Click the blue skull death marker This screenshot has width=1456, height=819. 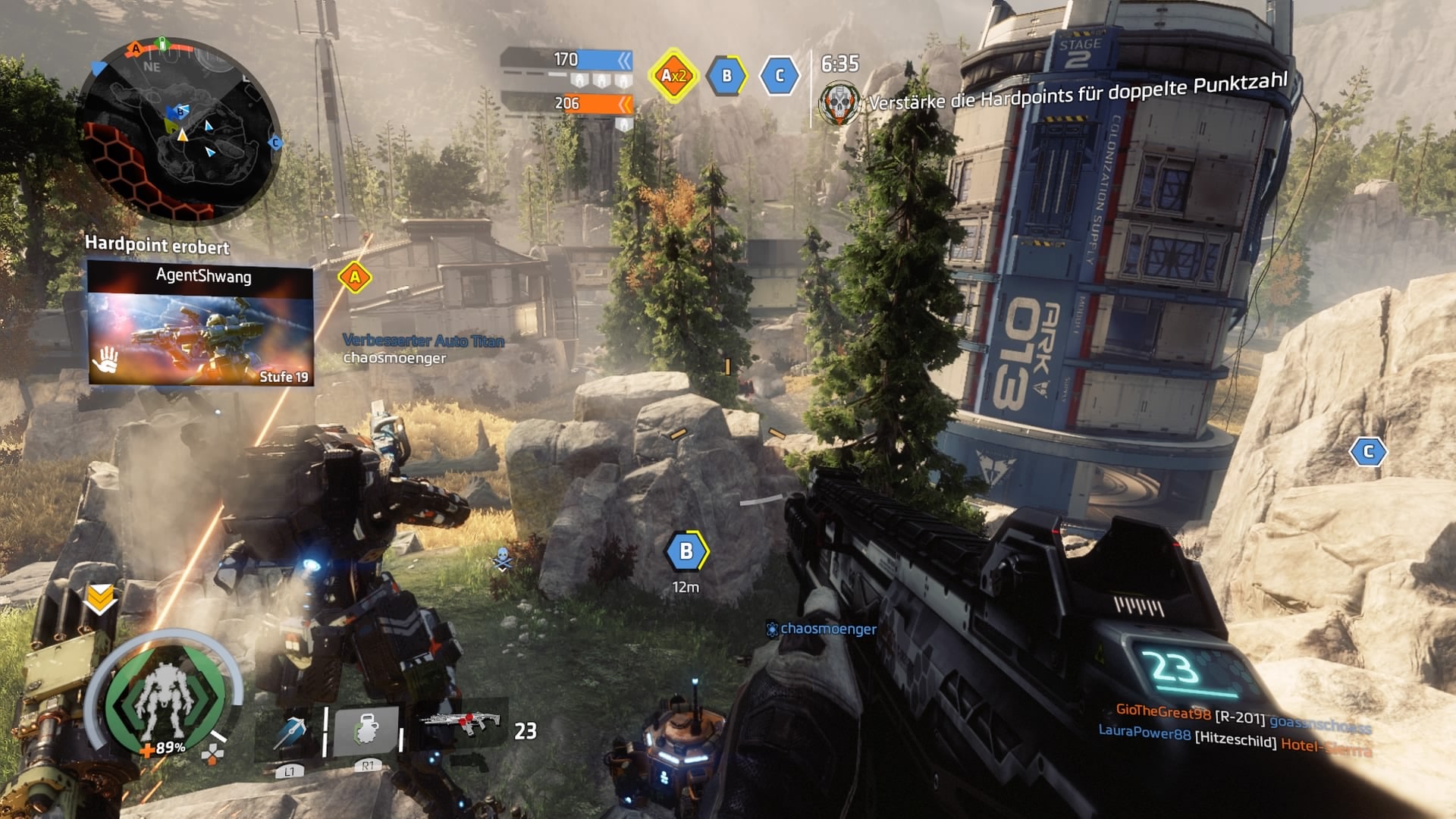click(503, 559)
